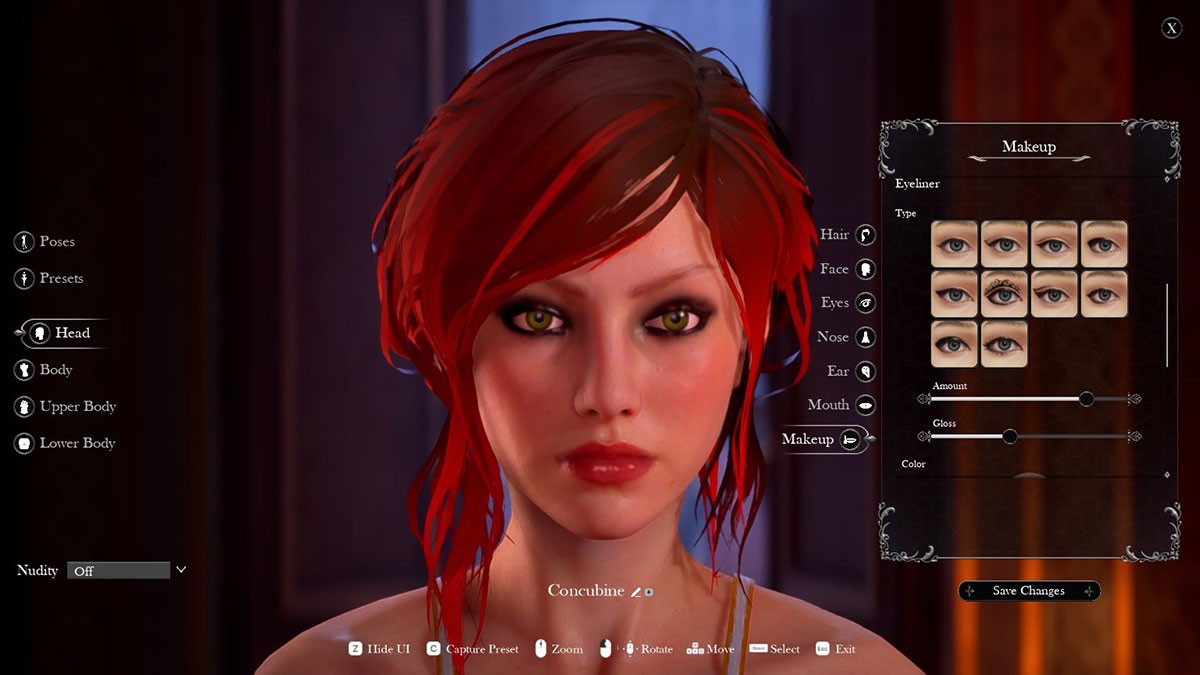Viewport: 1200px width, 675px height.
Task: Open the Face customization section
Action: click(848, 269)
